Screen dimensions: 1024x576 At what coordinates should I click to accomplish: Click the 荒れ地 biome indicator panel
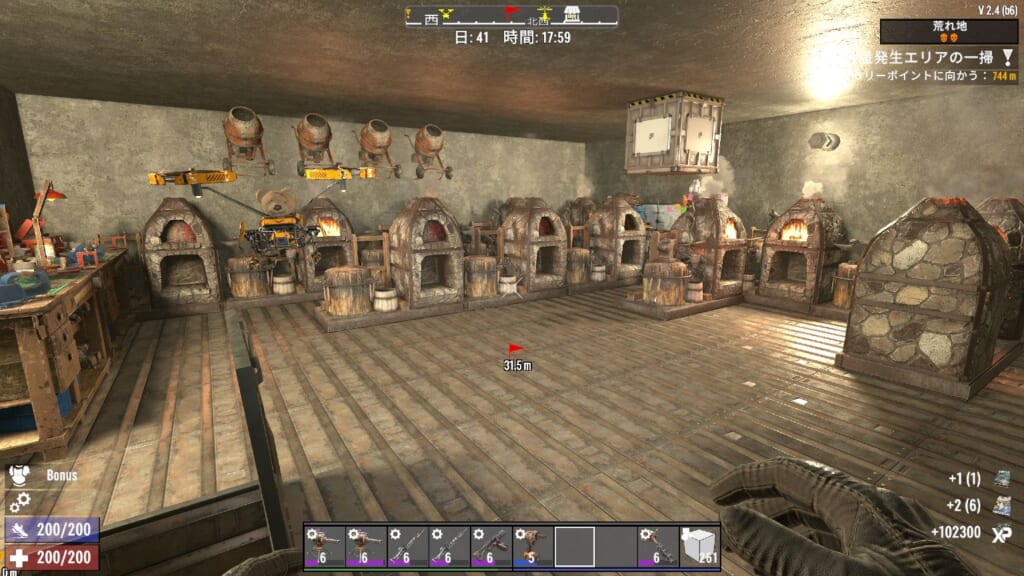(949, 31)
